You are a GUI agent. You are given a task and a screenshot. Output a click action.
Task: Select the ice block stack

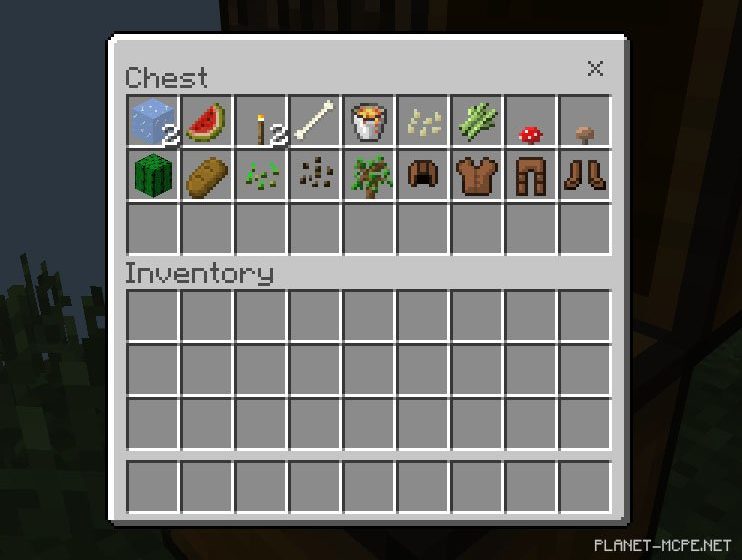(153, 122)
